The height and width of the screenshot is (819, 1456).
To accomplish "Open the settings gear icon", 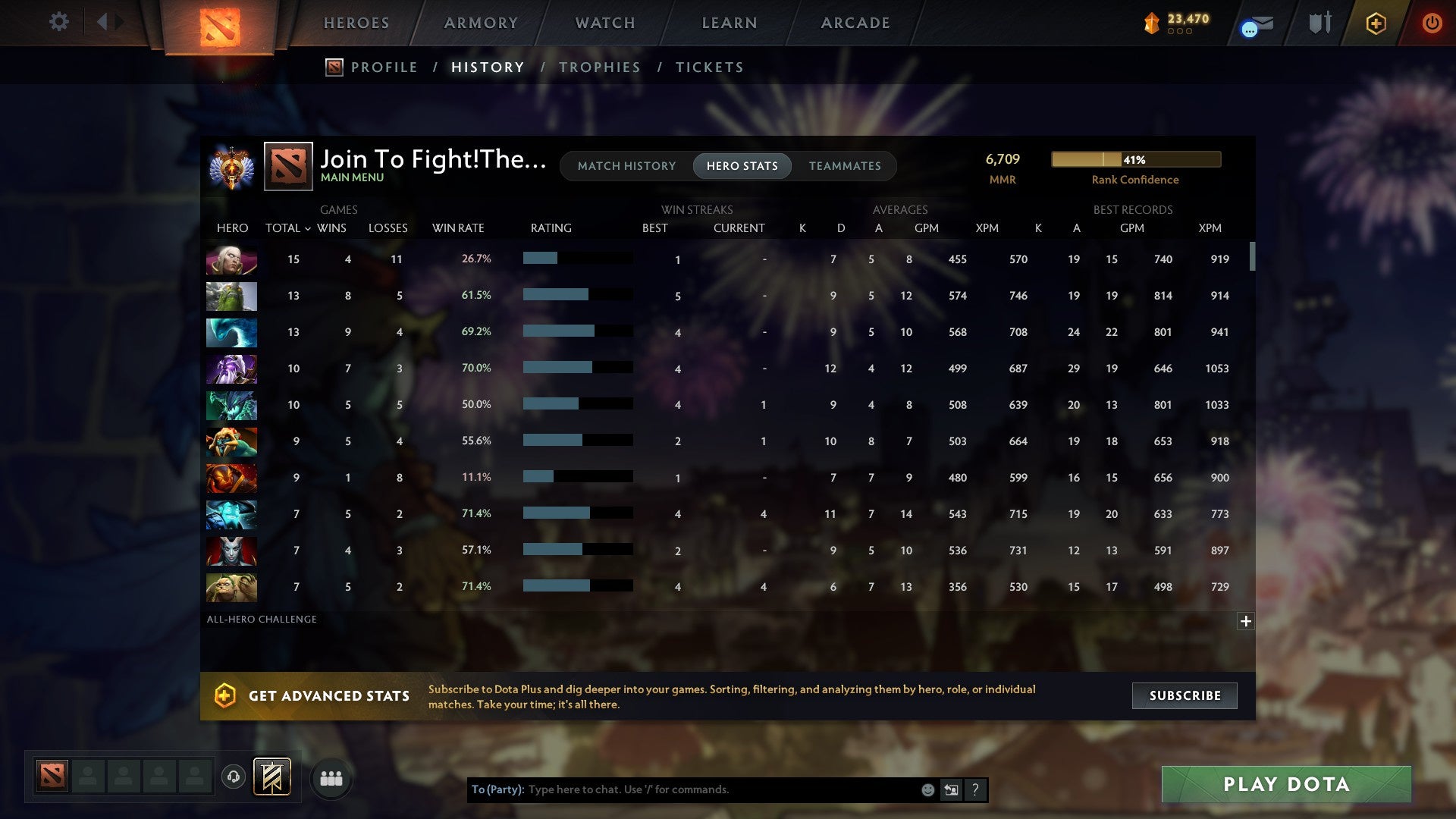I will coord(58,22).
